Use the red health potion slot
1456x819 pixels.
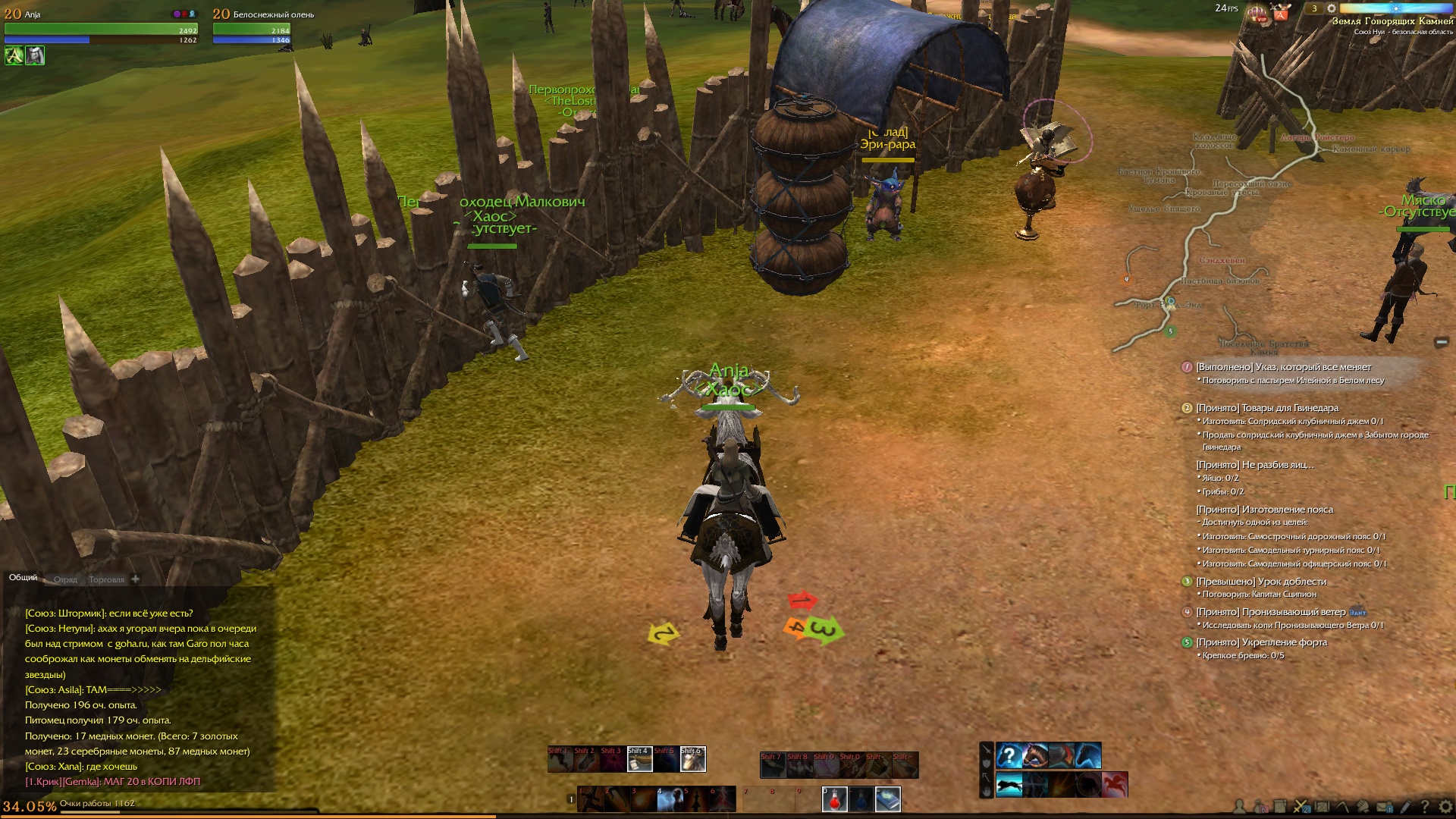834,799
